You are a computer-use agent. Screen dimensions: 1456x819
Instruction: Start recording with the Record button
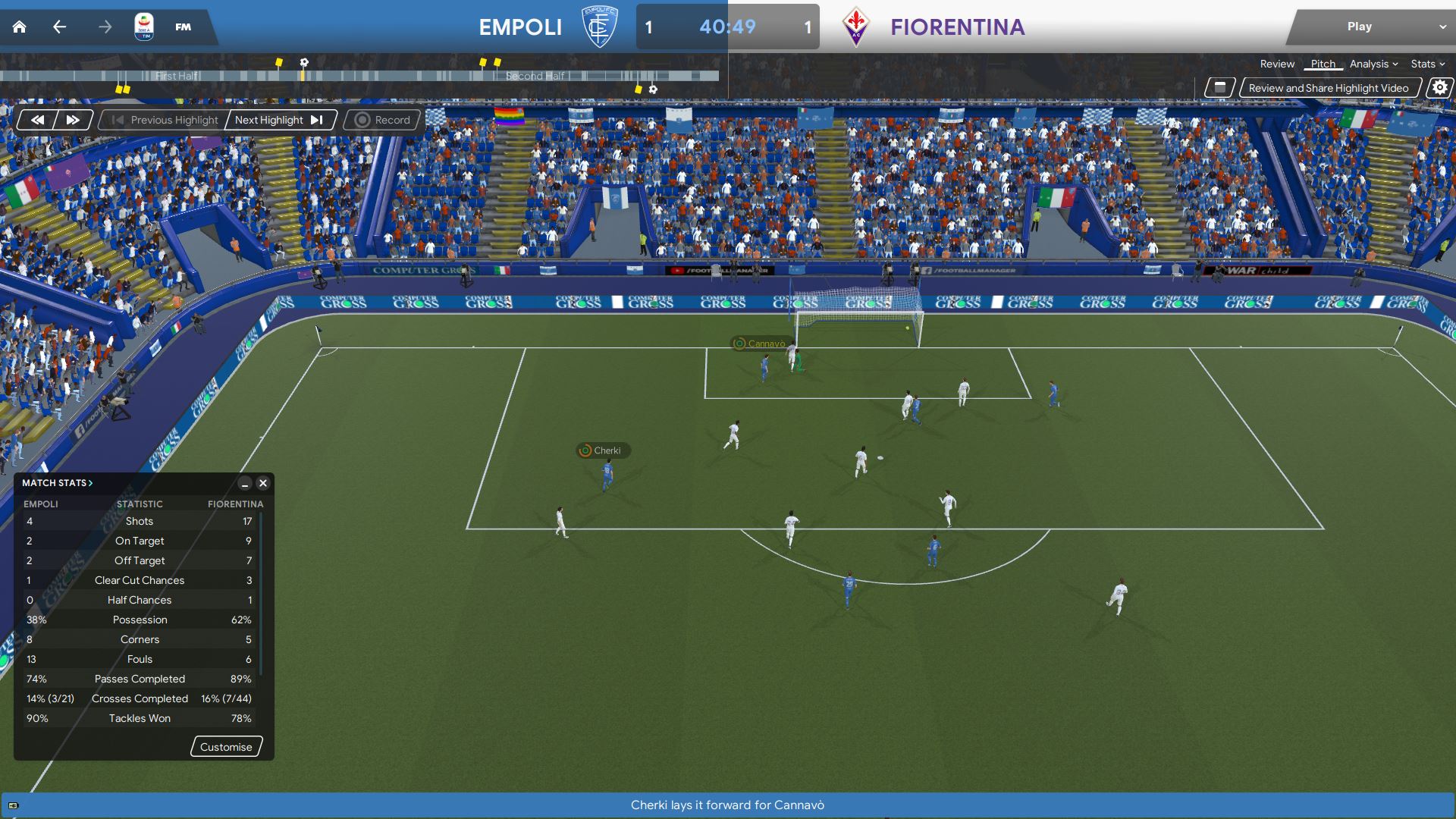click(x=382, y=120)
